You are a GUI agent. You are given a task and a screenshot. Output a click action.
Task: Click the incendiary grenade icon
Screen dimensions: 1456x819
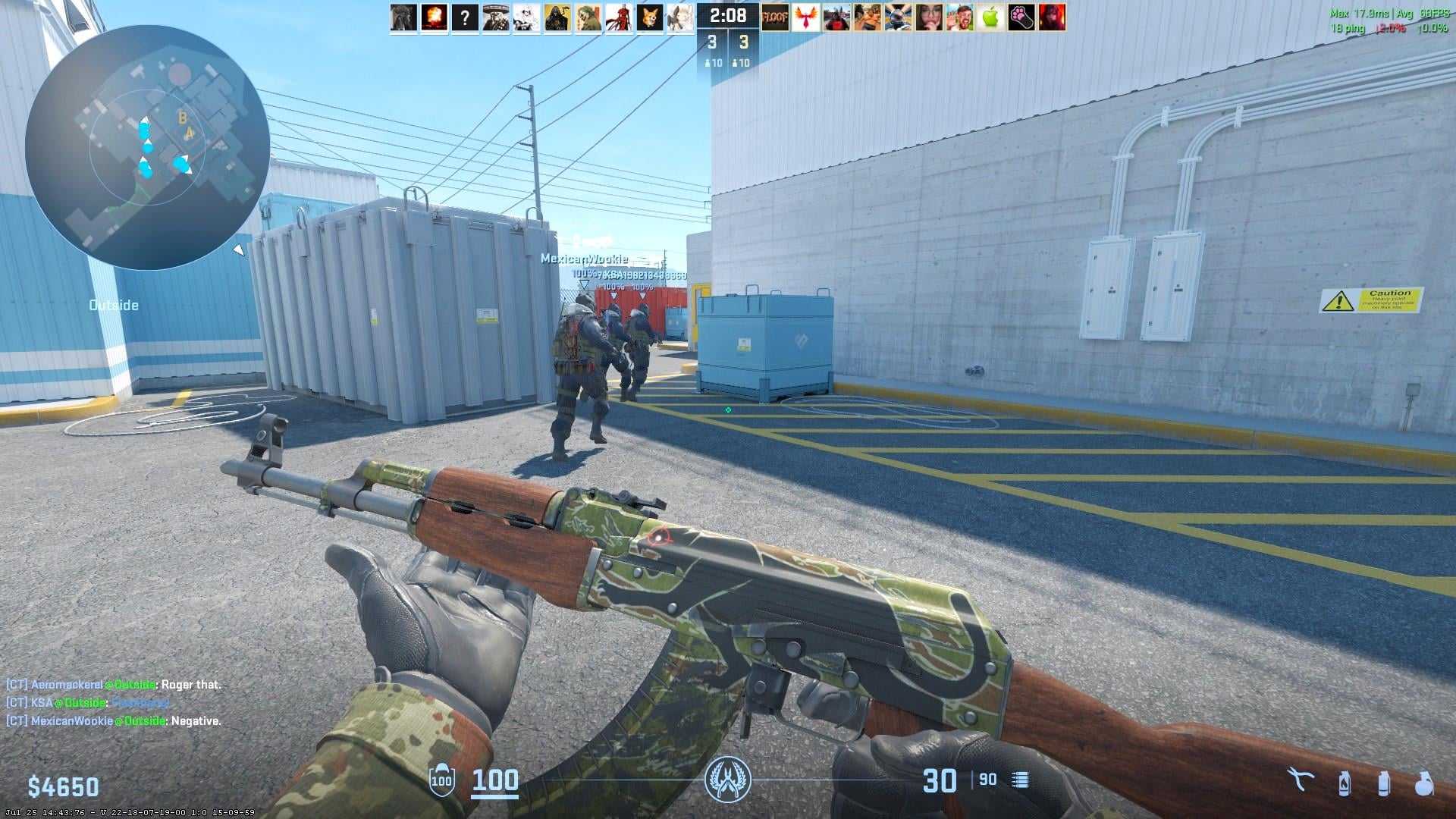(1345, 784)
